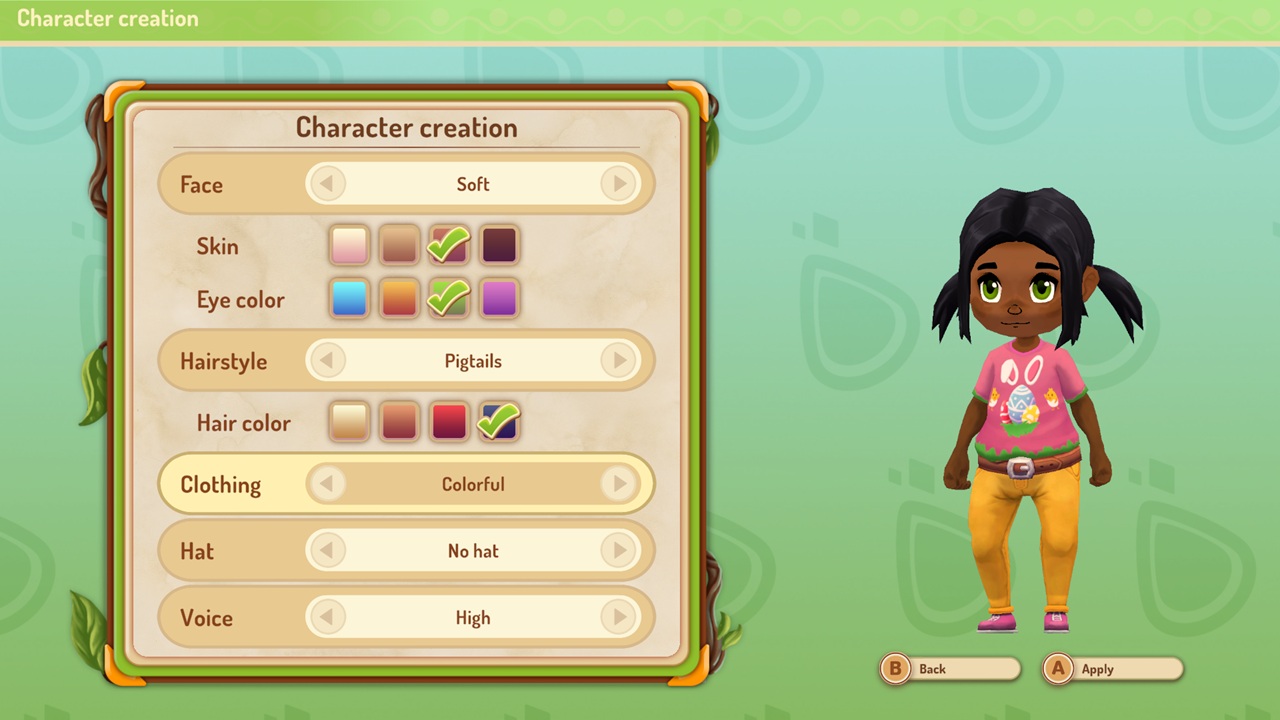
Task: Pick the red hair color
Action: tap(449, 422)
